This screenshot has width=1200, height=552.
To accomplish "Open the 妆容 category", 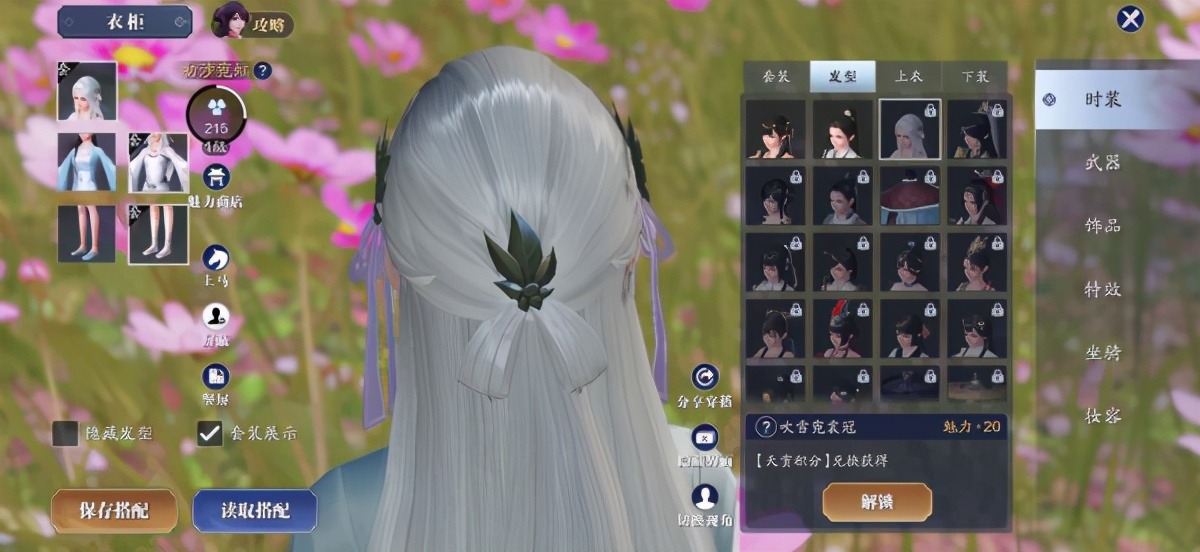I will click(1103, 415).
